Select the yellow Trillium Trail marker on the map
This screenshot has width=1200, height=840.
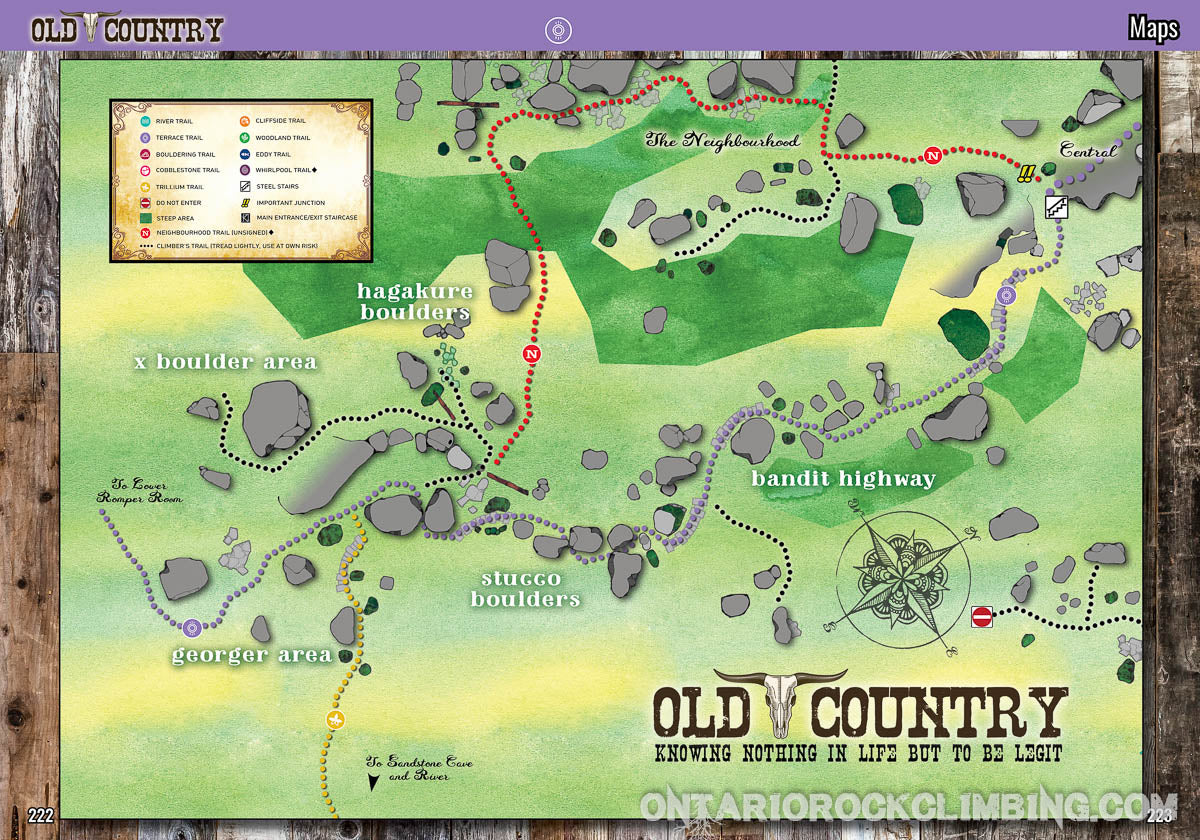pos(334,720)
